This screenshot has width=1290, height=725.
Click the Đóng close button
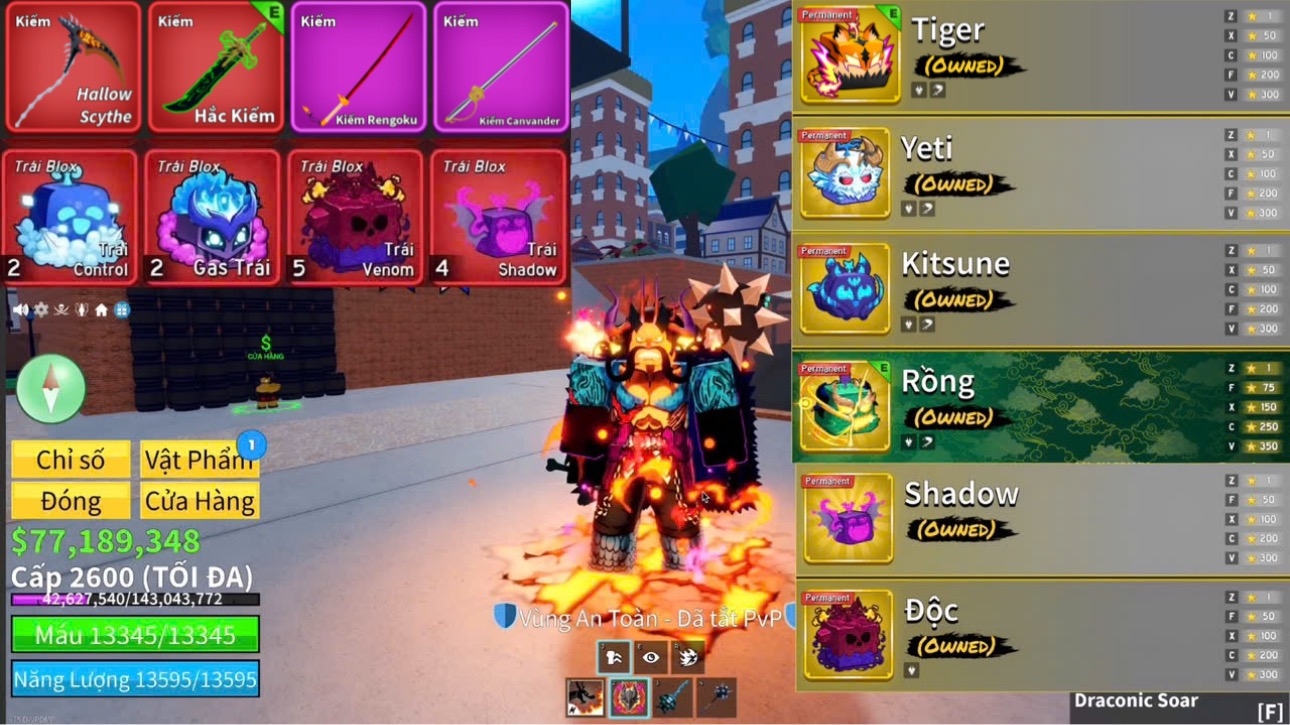pos(71,501)
